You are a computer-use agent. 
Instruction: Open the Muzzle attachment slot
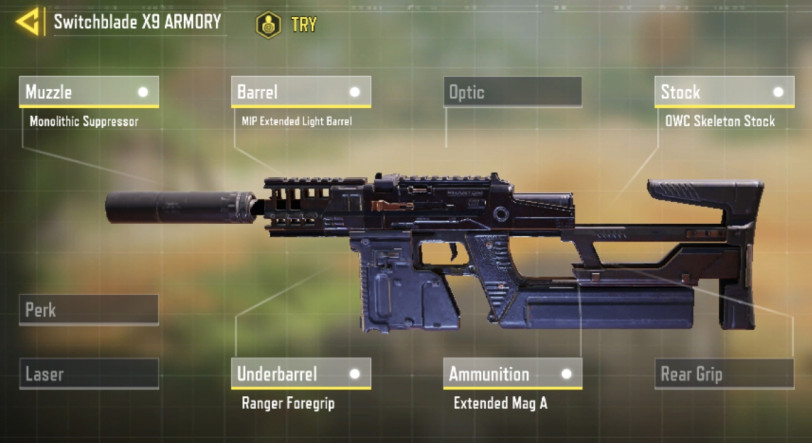click(89, 92)
